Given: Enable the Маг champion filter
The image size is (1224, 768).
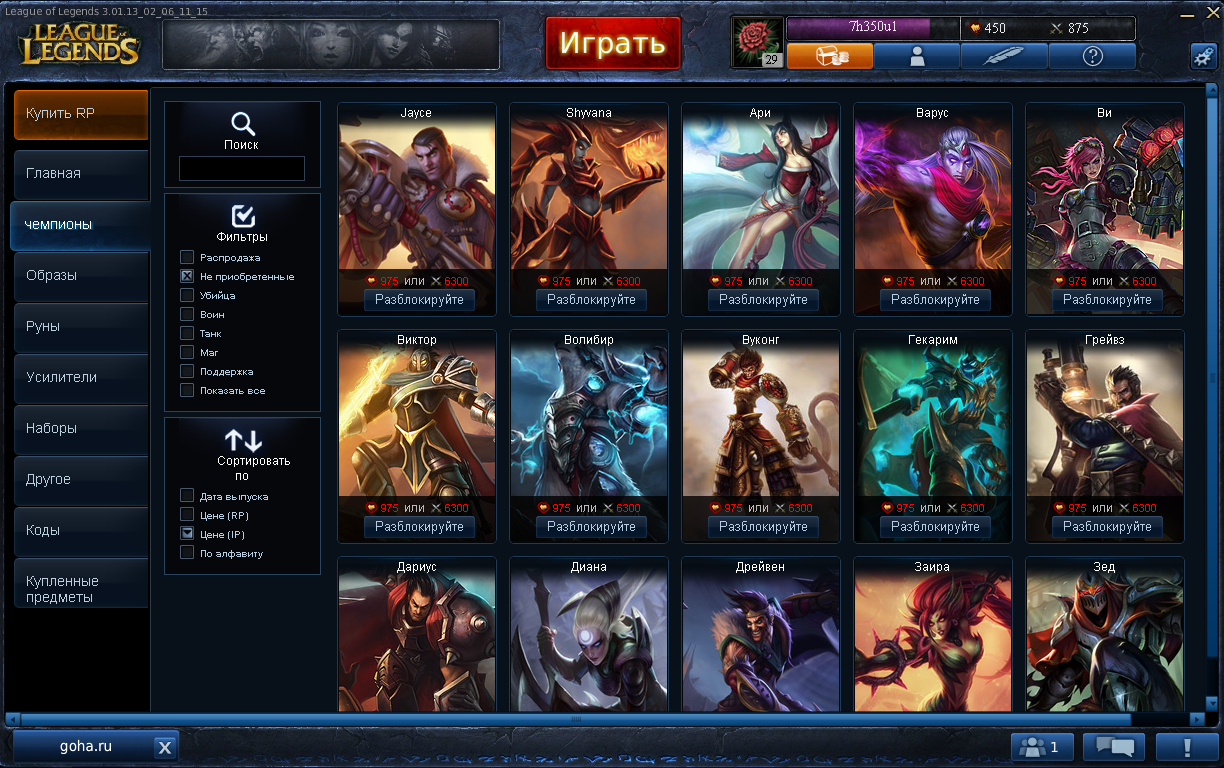Looking at the screenshot, I should [x=187, y=352].
